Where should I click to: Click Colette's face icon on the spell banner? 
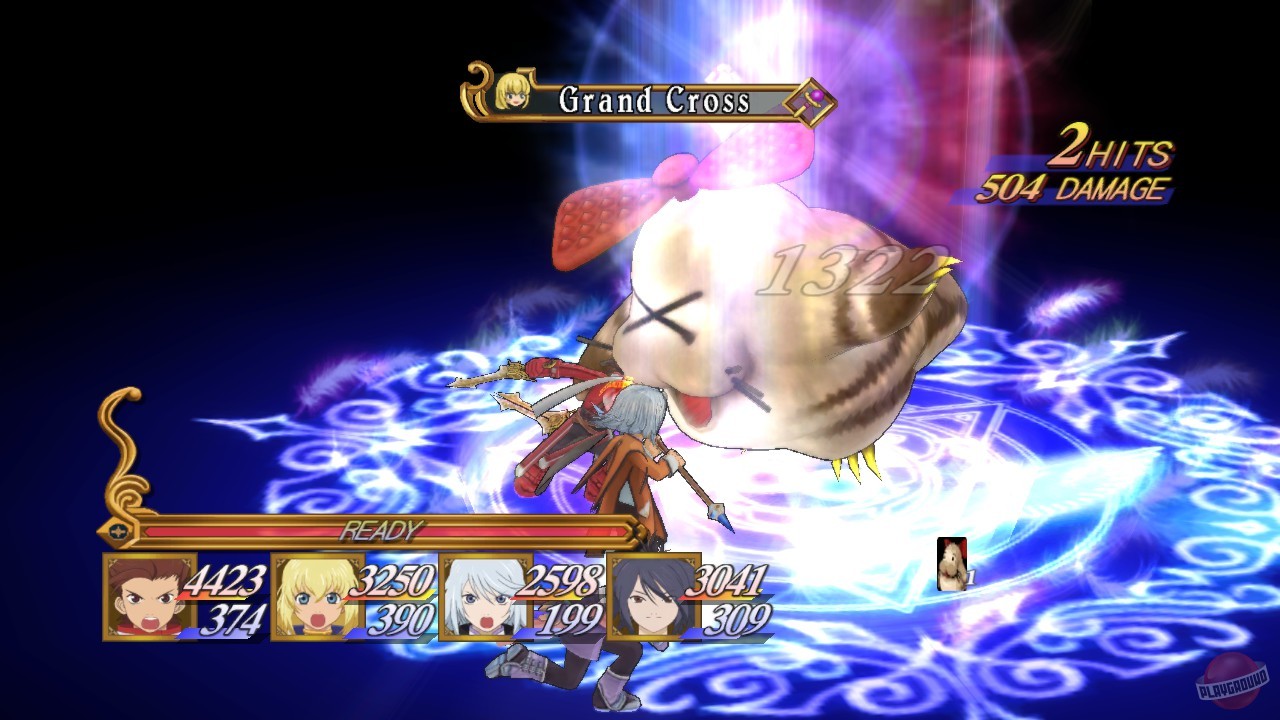[513, 91]
